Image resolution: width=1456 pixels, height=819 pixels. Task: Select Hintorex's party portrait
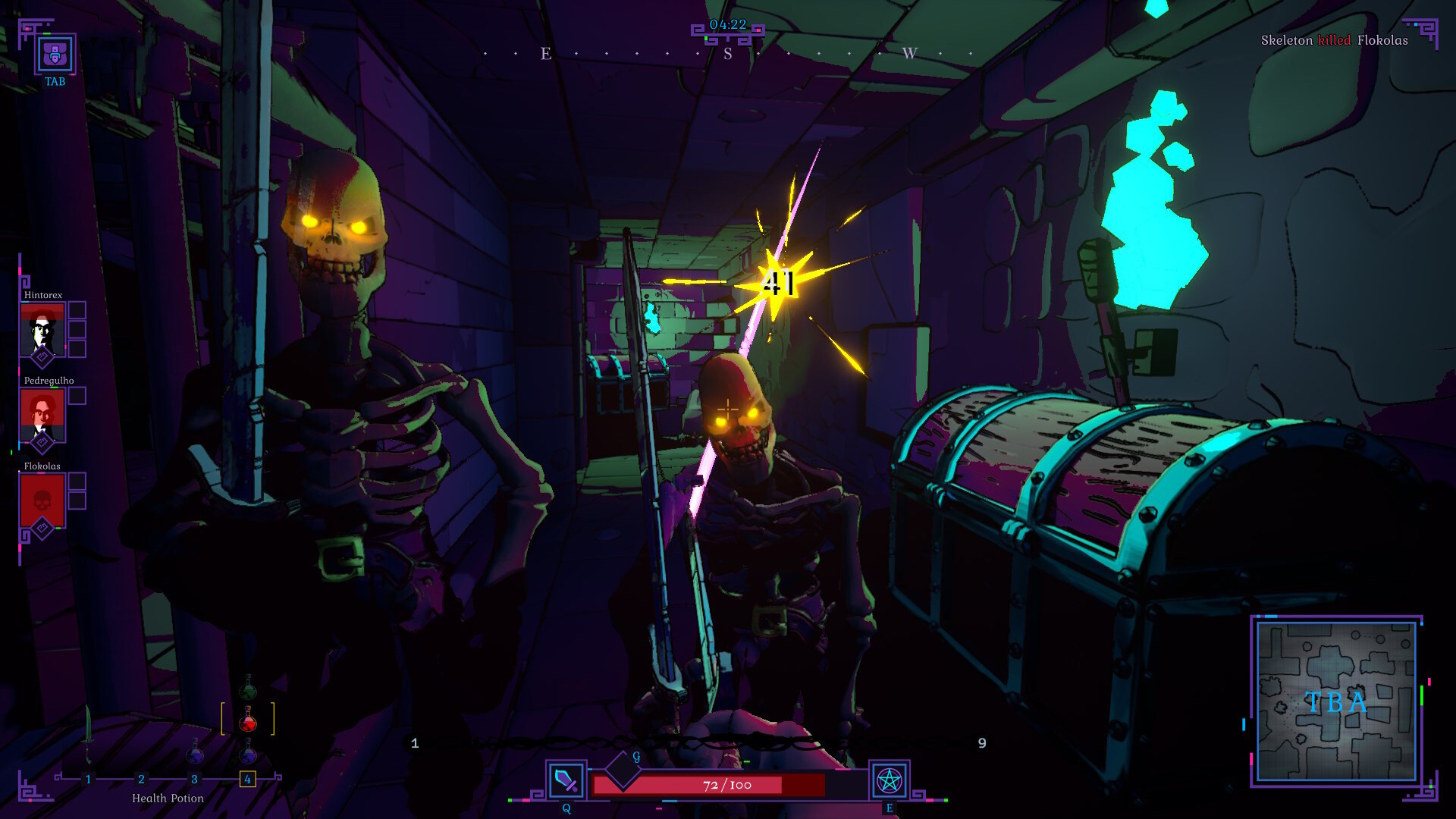42,328
